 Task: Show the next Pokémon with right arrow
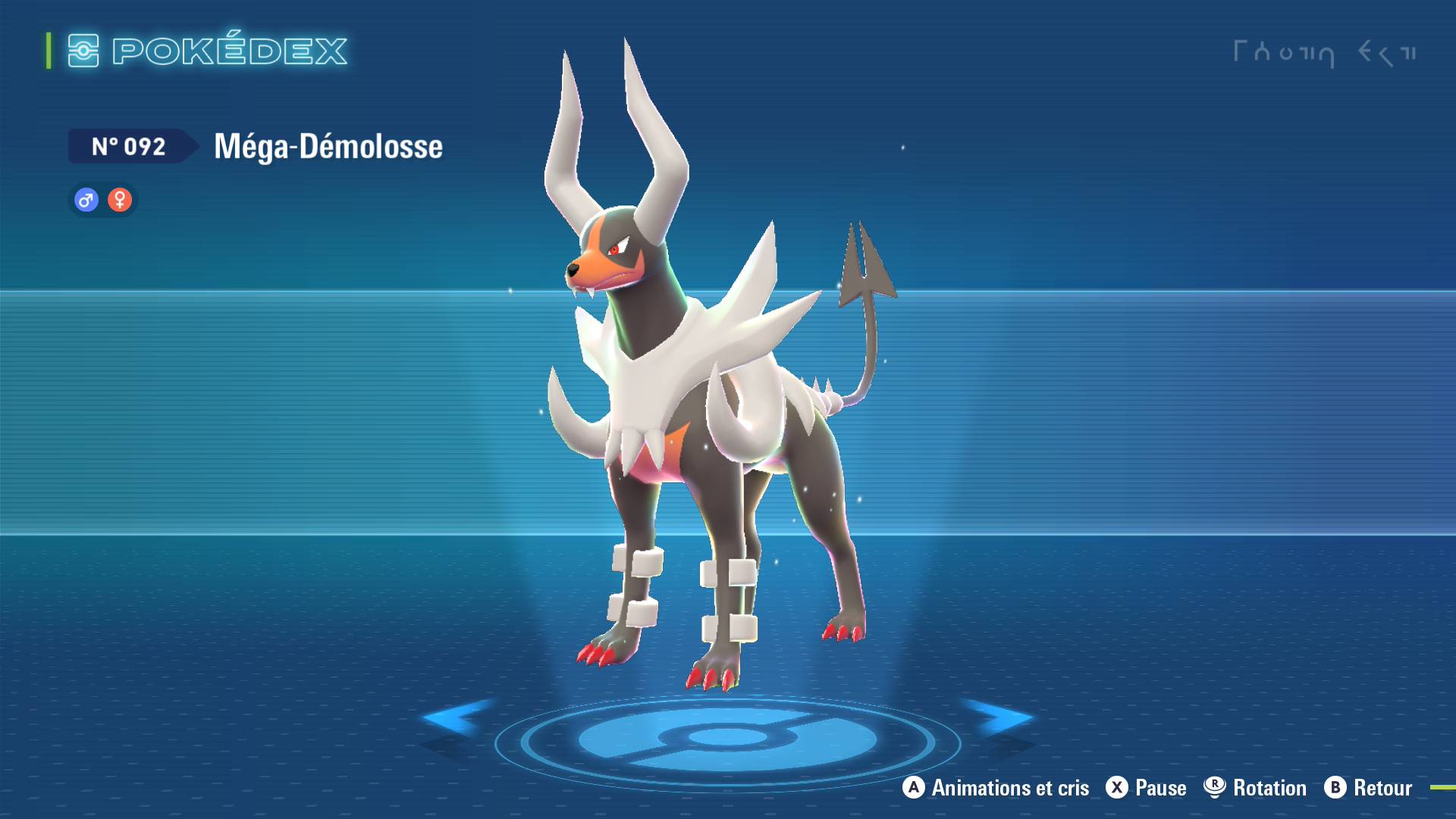[998, 717]
